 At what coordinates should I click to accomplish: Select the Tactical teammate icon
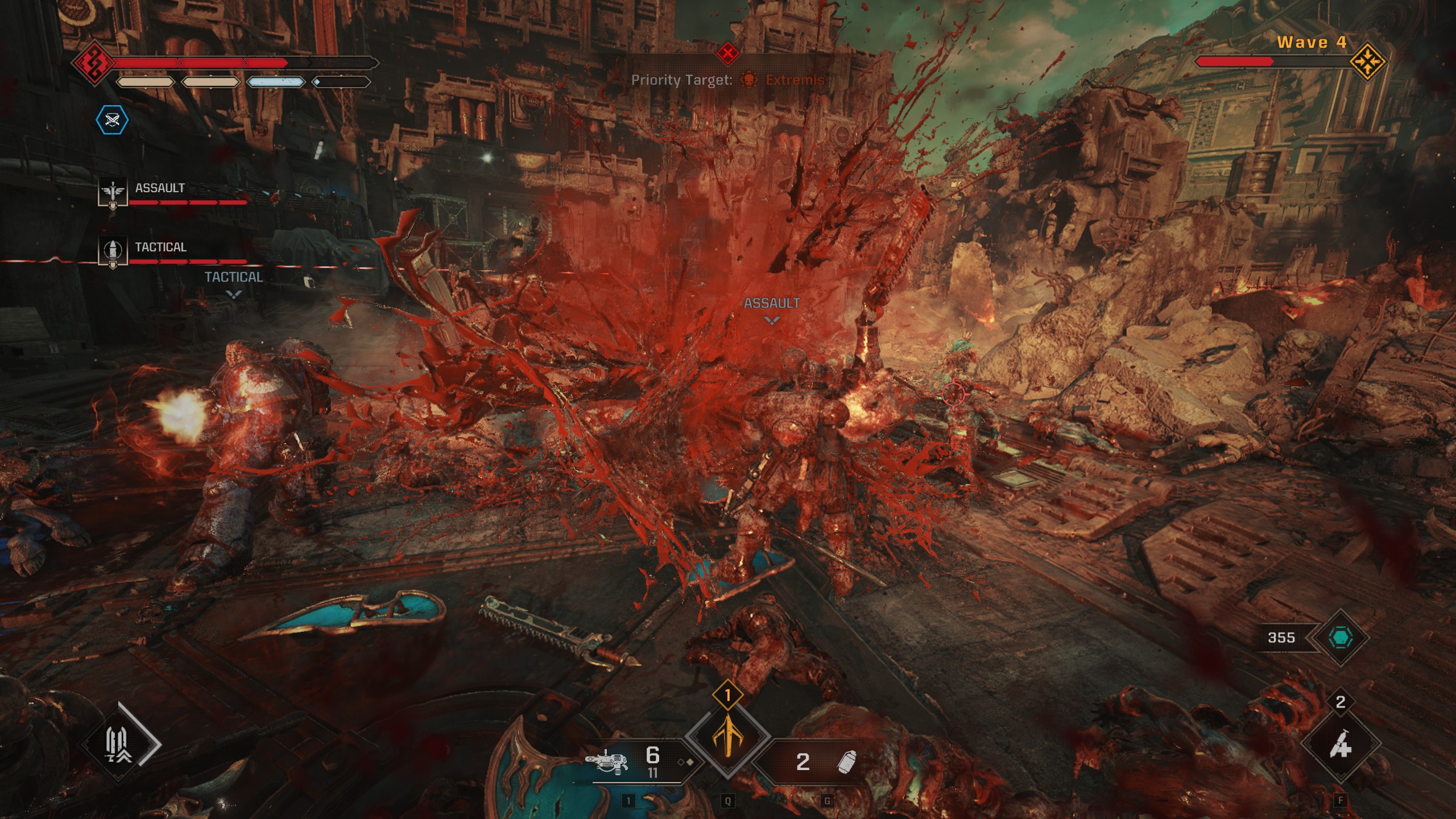click(x=113, y=251)
